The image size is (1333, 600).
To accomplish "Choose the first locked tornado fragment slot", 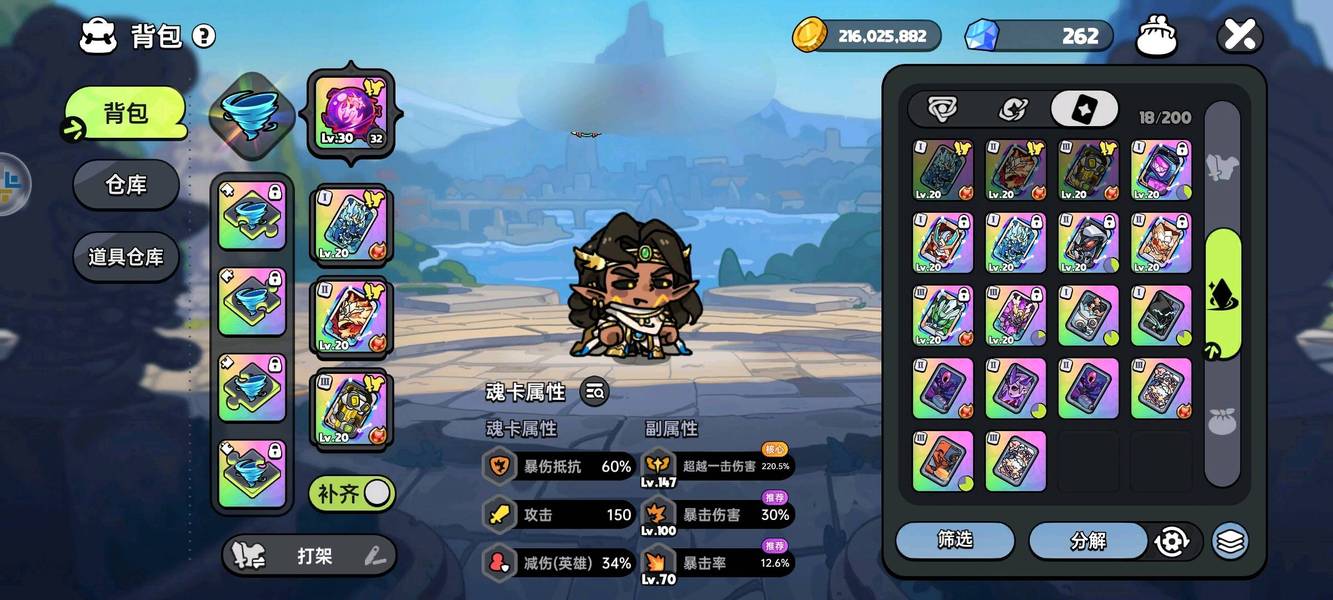I will click(251, 215).
